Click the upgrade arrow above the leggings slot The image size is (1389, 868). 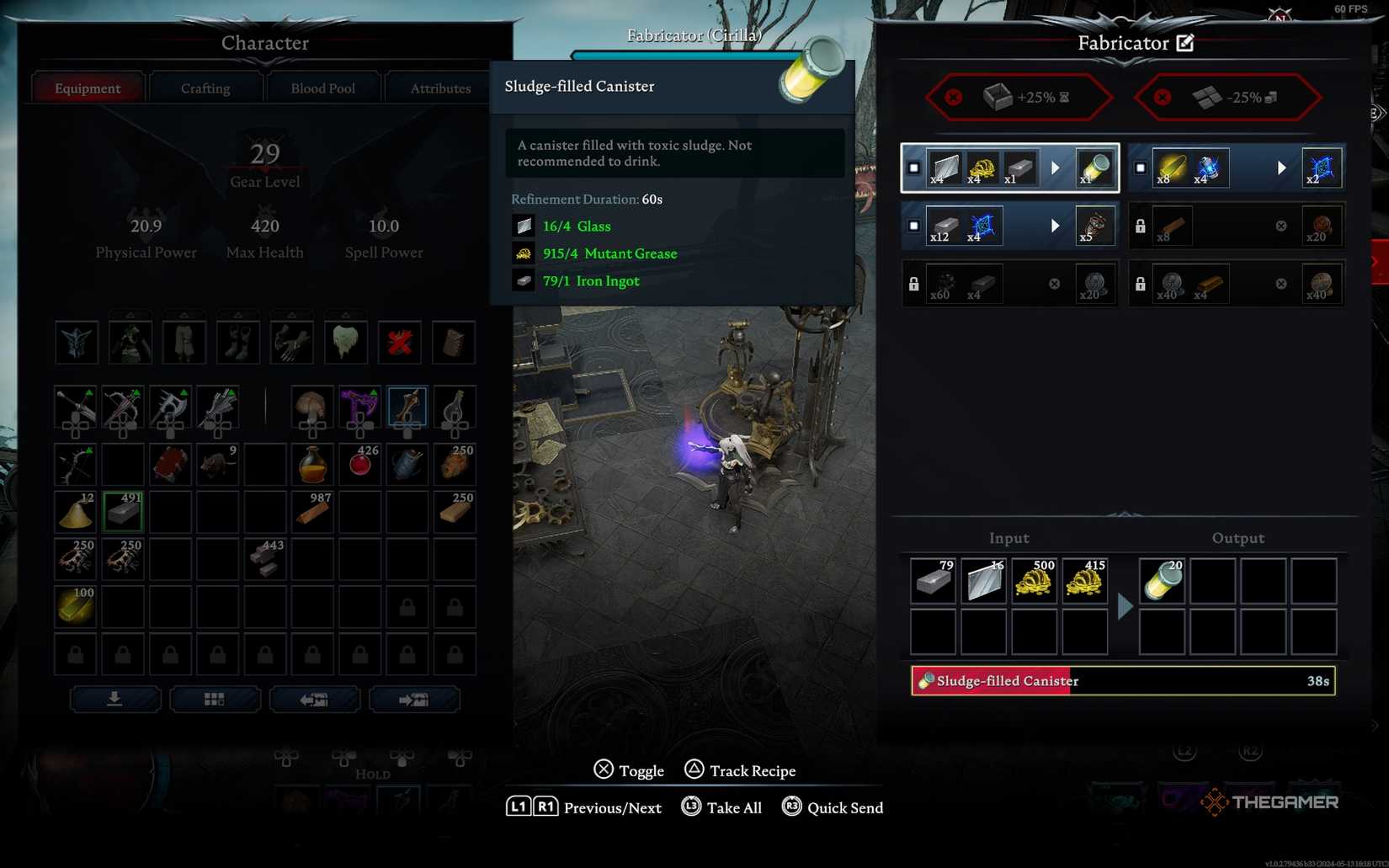click(x=184, y=316)
